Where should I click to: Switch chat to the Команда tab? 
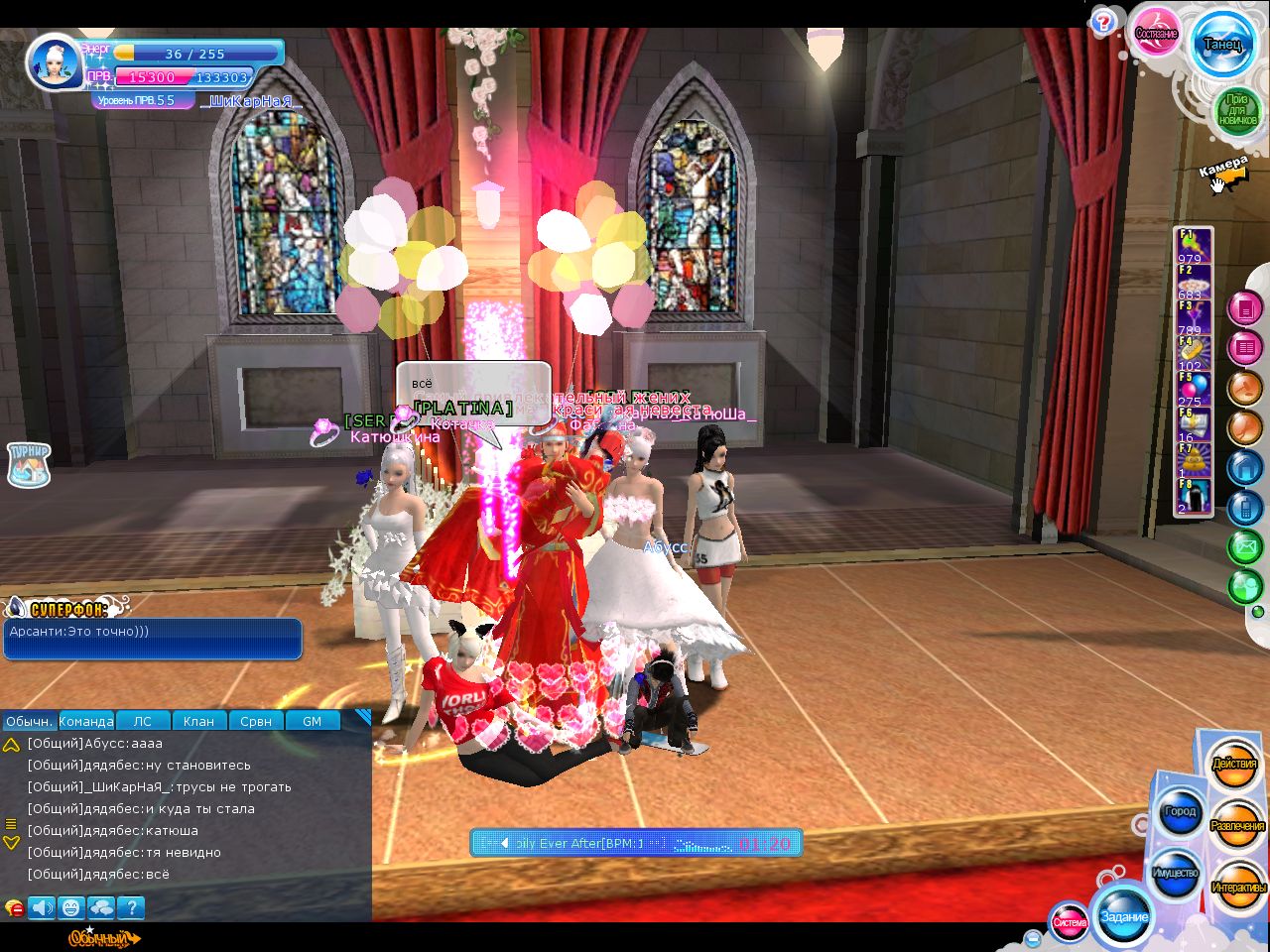86,721
